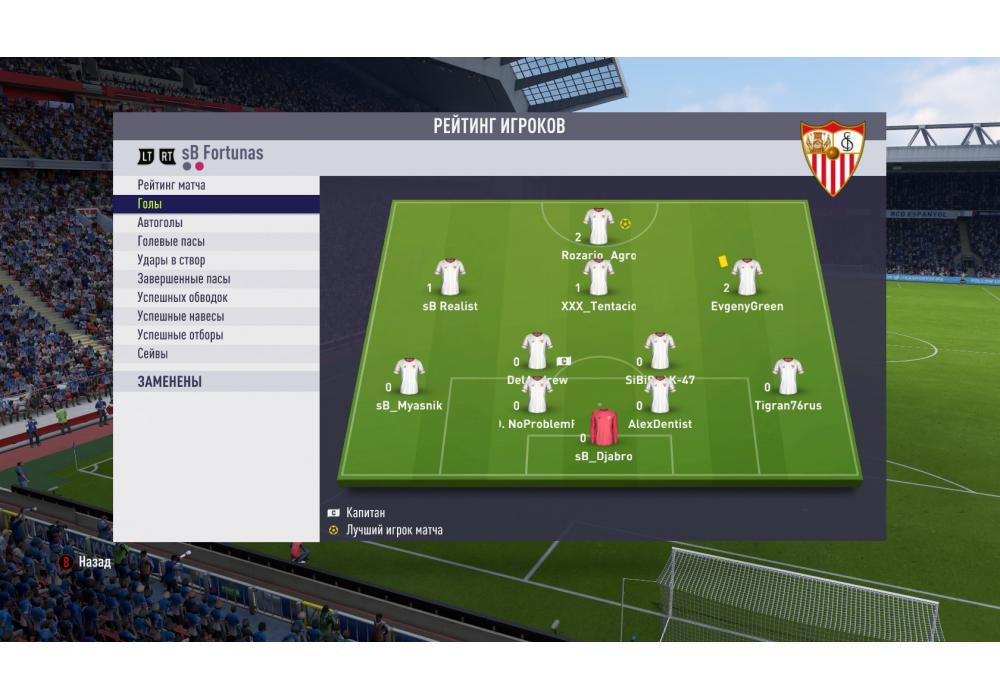1000x700 pixels.
Task: Select EvgenyGreen's player shirt
Action: click(746, 278)
